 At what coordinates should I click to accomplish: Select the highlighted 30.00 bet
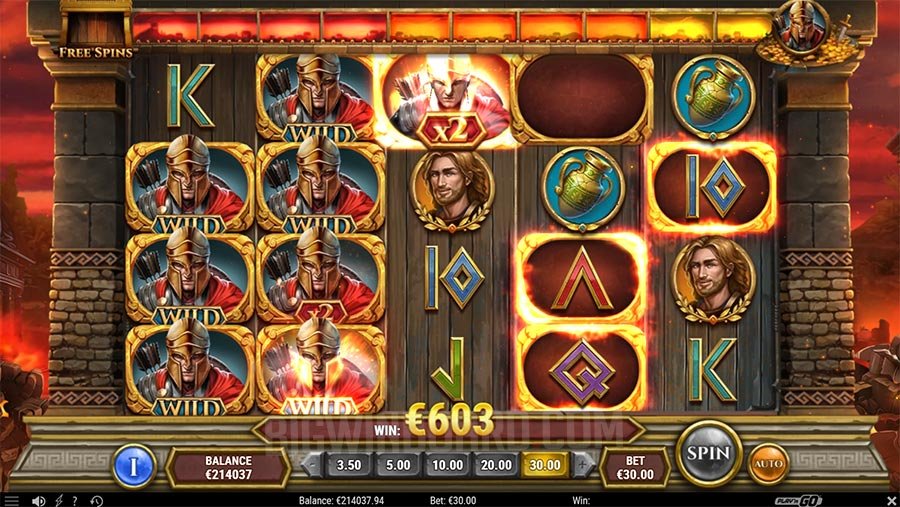tap(545, 465)
